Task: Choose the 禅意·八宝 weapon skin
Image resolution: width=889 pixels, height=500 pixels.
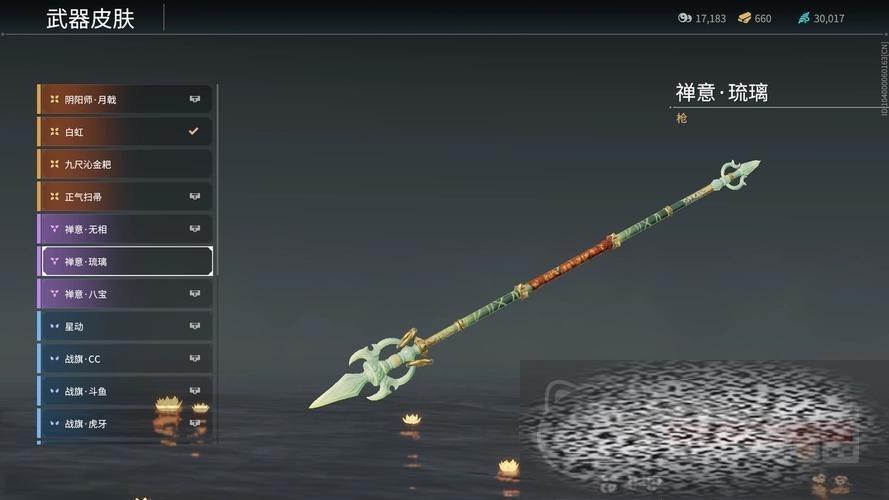Action: [125, 294]
